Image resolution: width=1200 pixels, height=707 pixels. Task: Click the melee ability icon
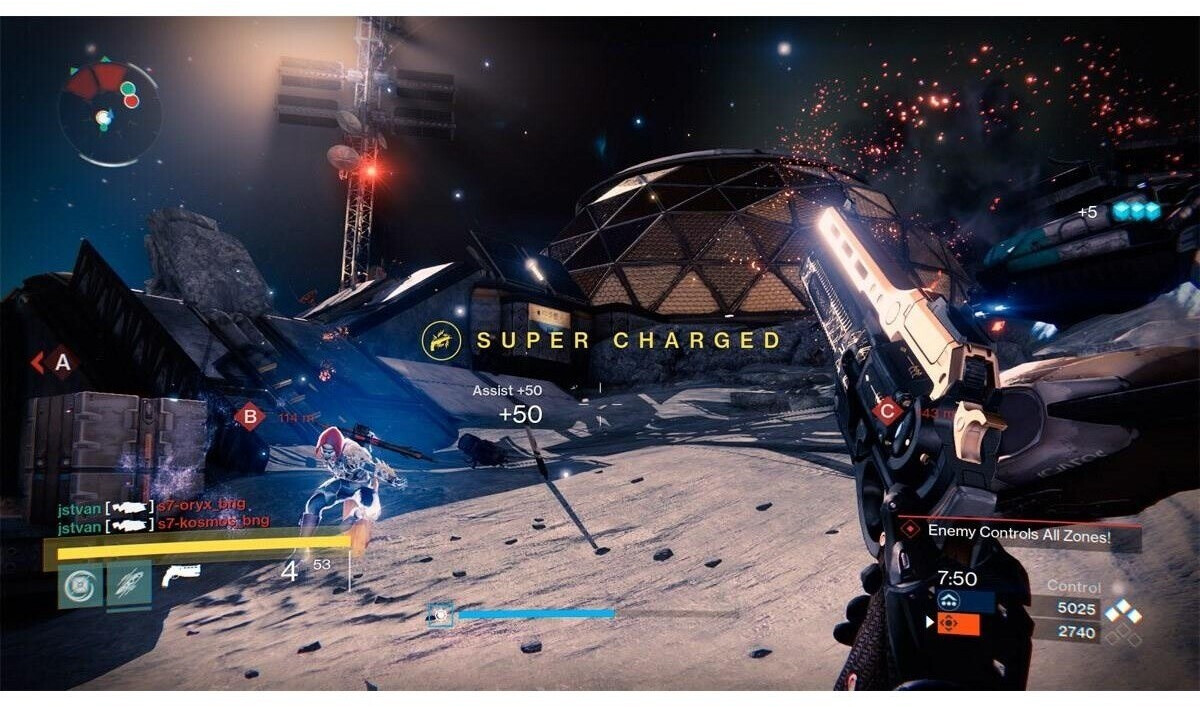pos(129,587)
